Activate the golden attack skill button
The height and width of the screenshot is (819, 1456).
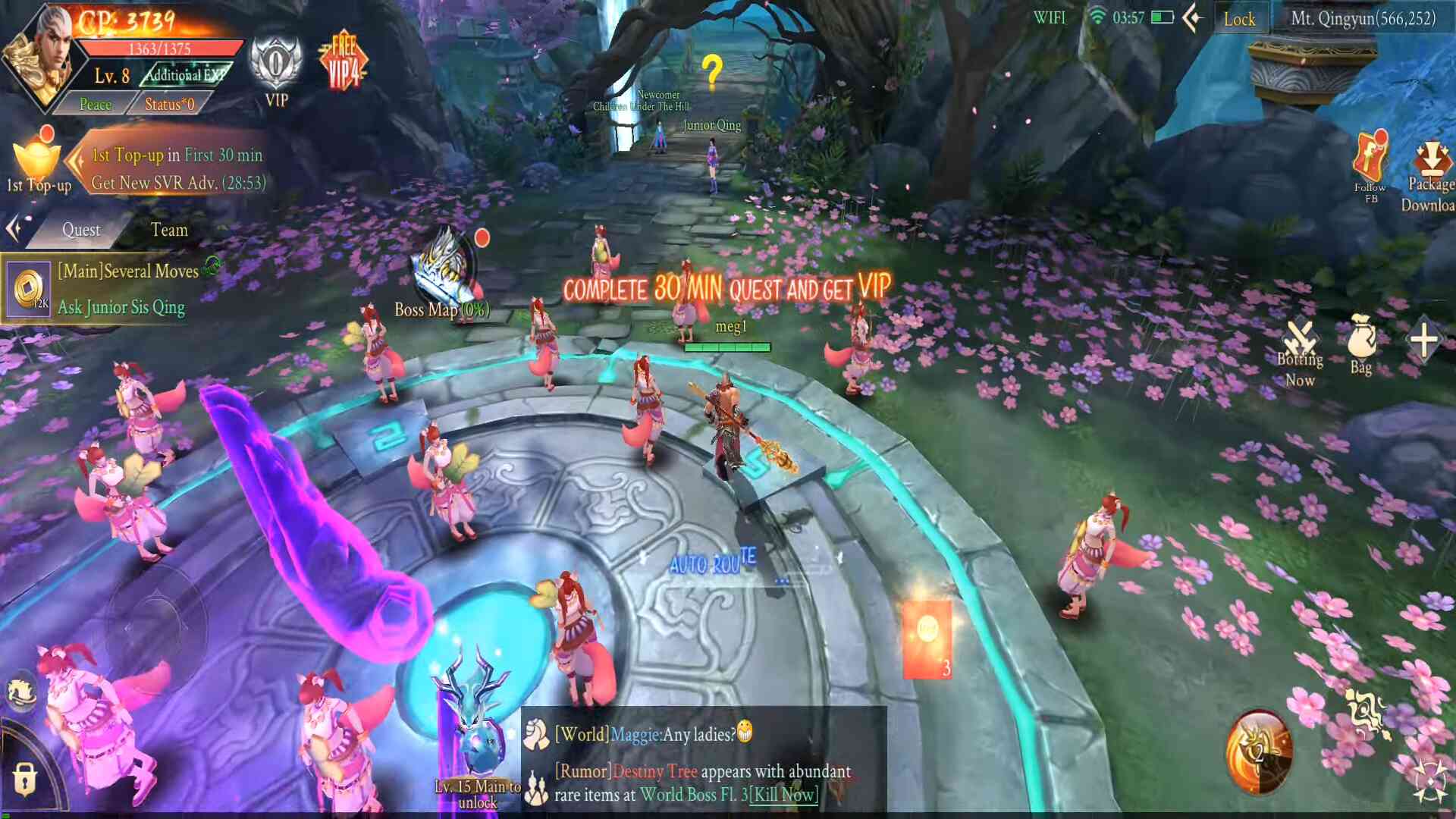pyautogui.click(x=1259, y=752)
